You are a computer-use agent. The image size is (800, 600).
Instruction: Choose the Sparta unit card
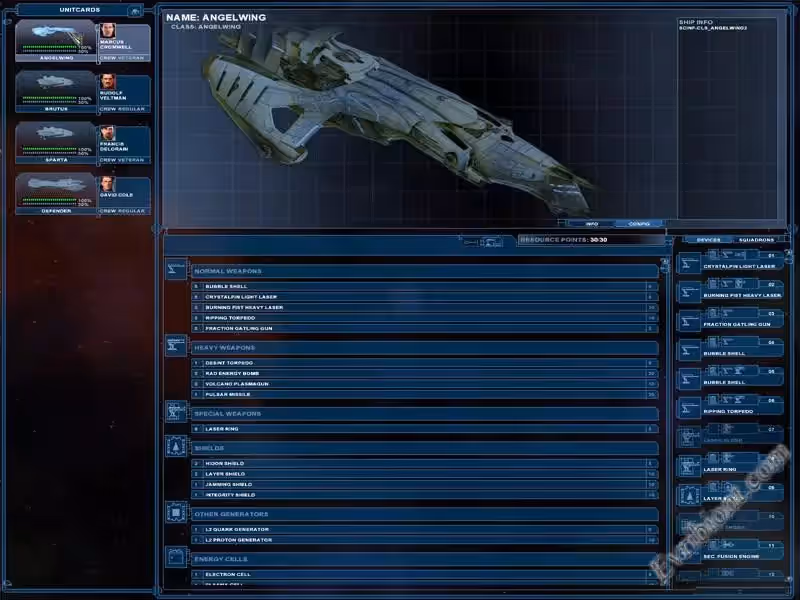[x=57, y=143]
